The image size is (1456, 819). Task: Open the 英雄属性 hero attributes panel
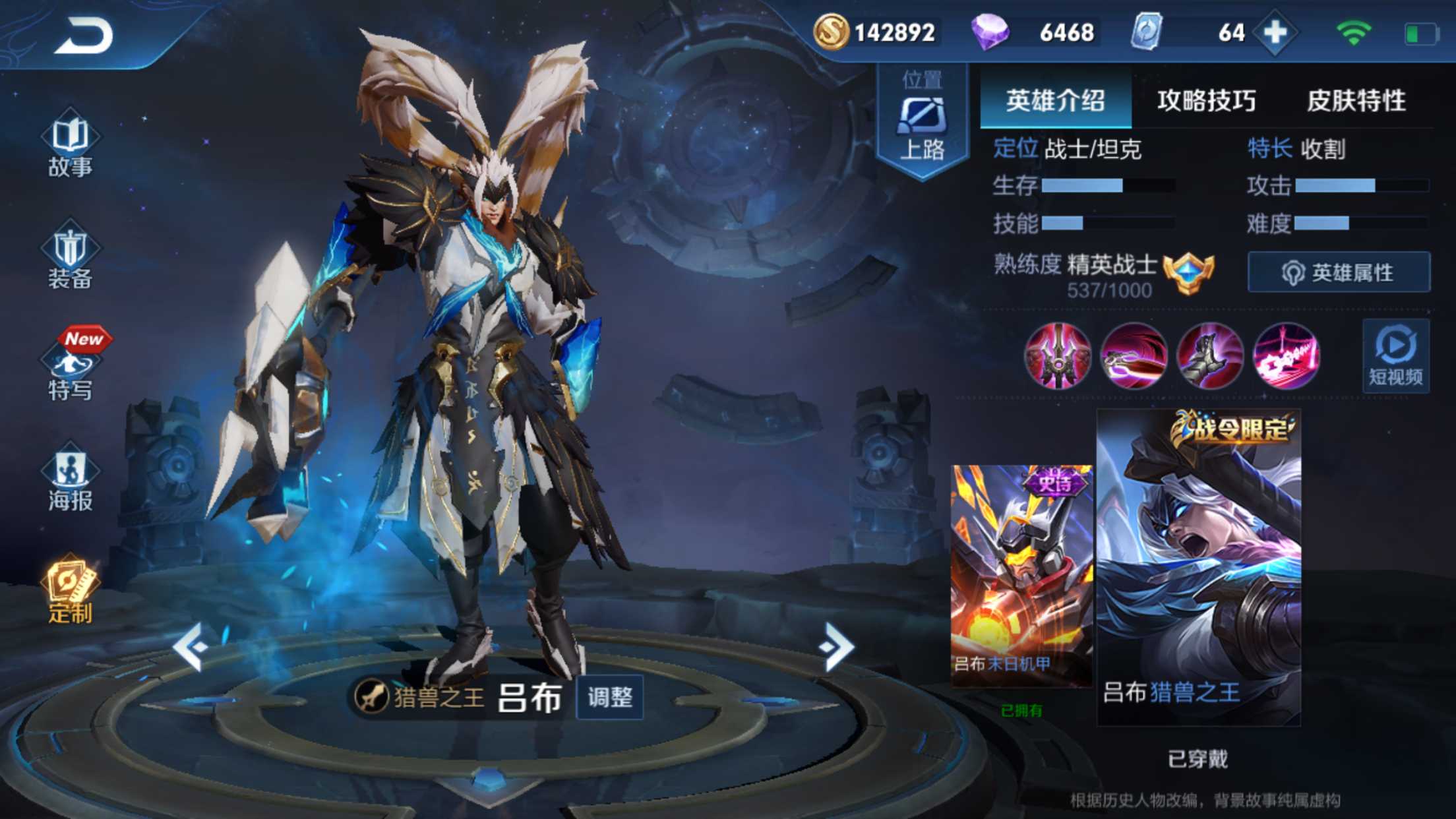coord(1339,272)
